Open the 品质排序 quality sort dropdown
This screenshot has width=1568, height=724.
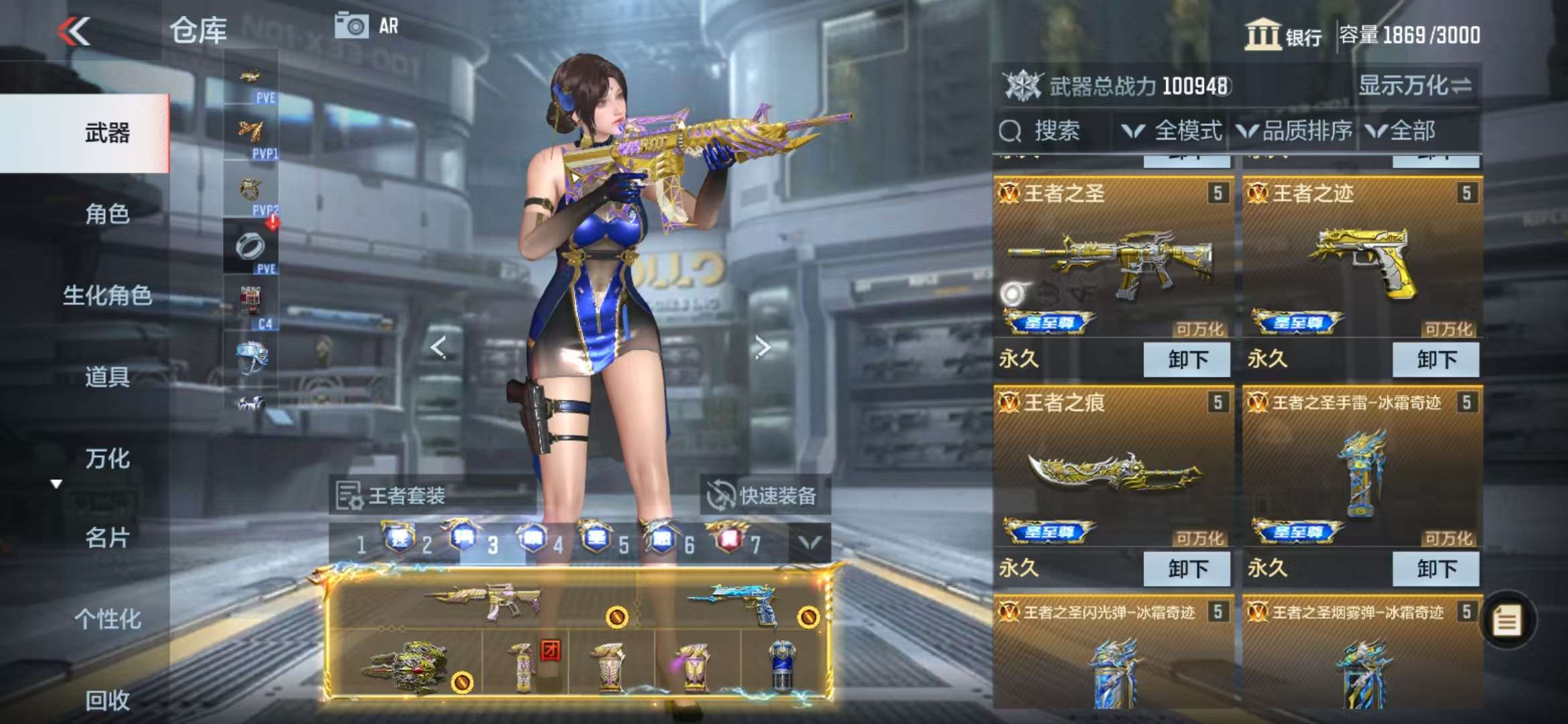point(1295,131)
